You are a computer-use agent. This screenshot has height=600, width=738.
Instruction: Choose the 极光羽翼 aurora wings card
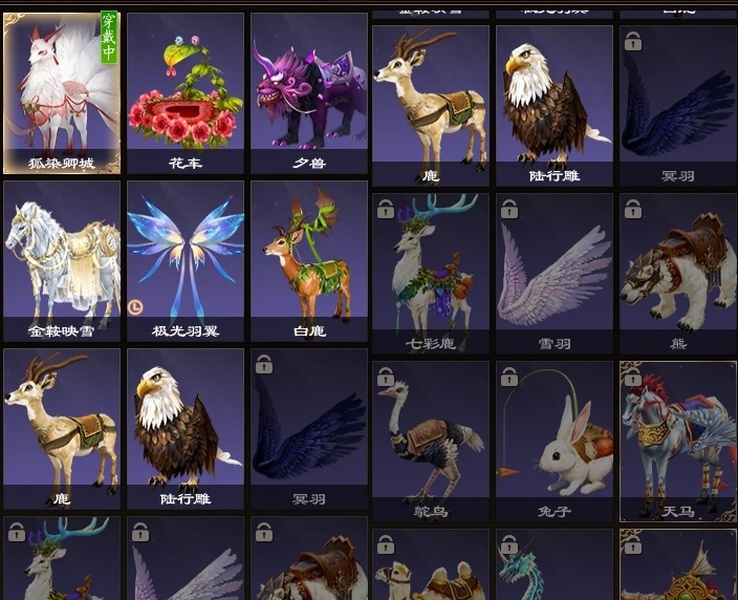click(185, 260)
